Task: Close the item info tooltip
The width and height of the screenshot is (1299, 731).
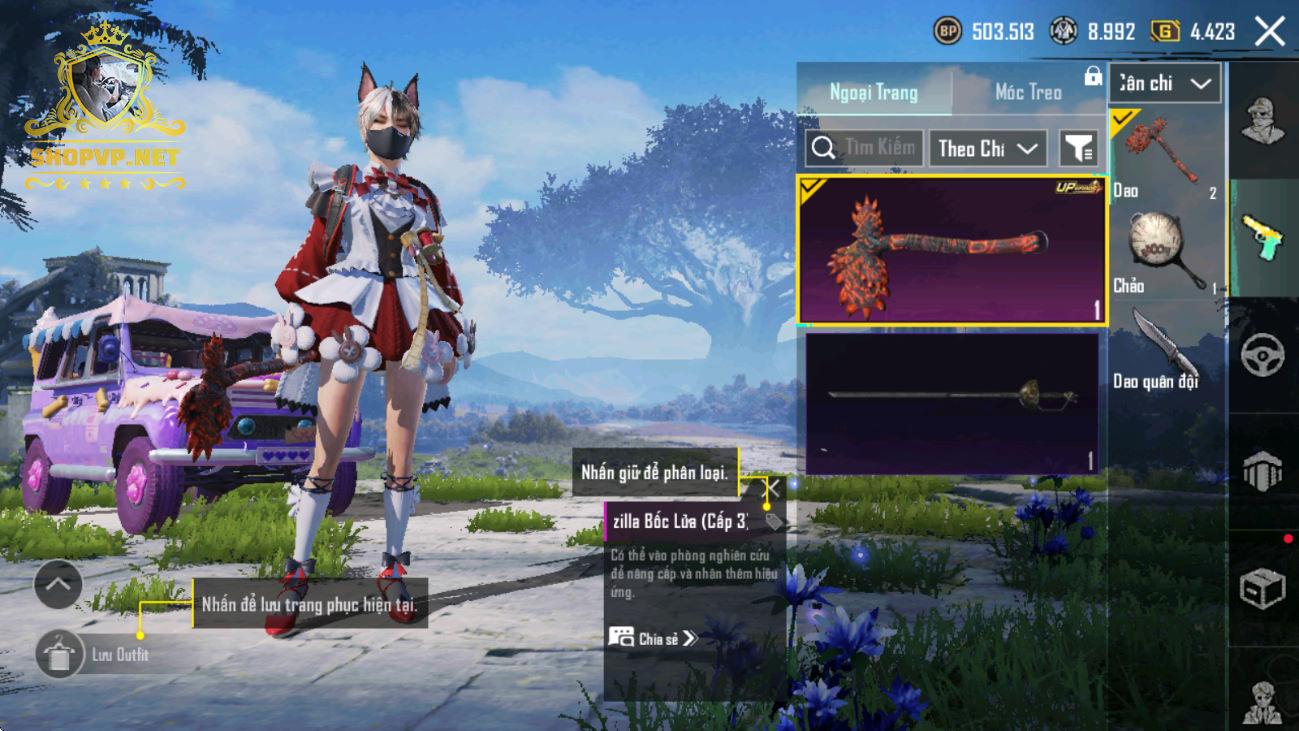Action: [x=773, y=489]
